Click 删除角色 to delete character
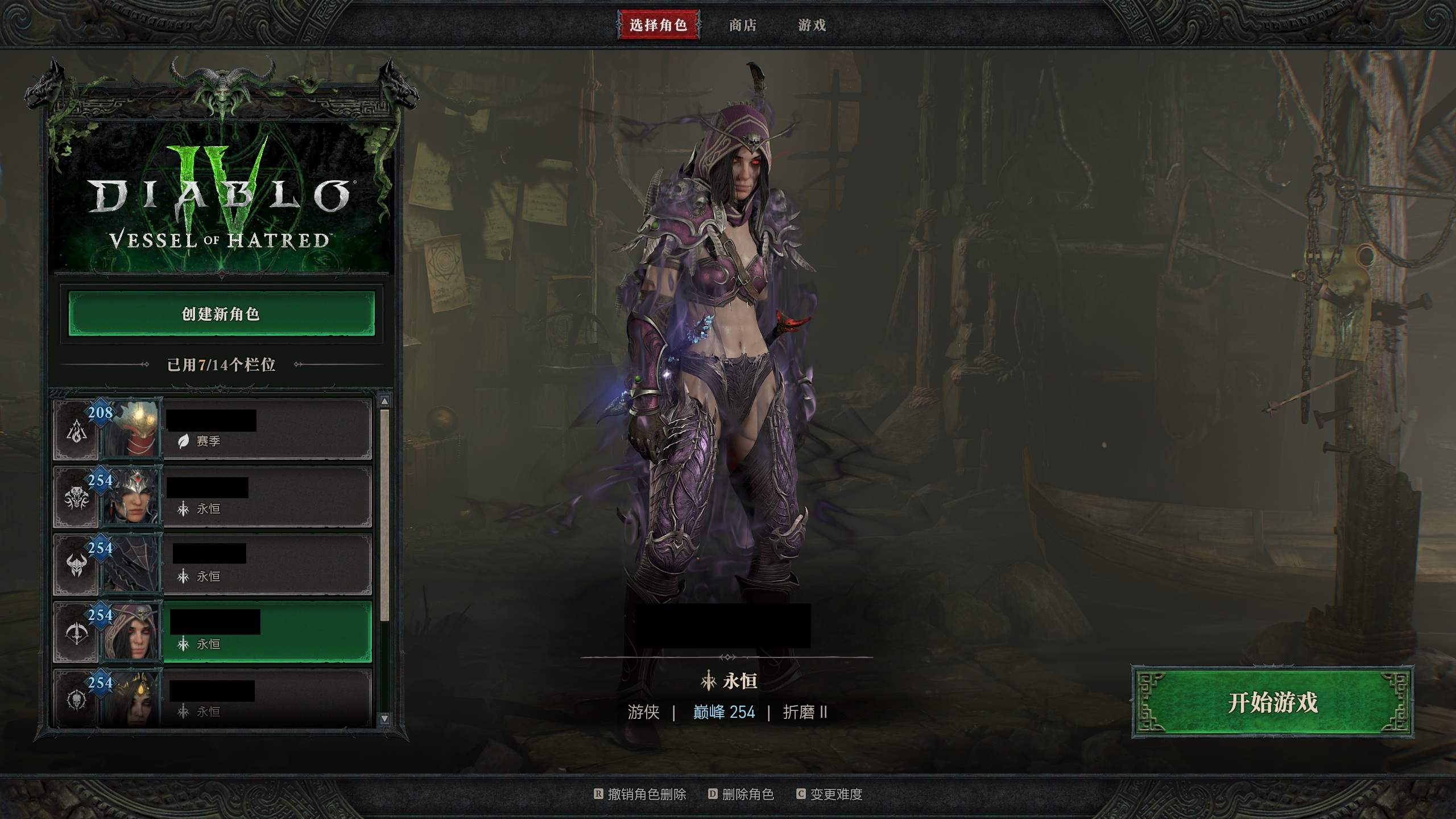1456x819 pixels. point(747,794)
